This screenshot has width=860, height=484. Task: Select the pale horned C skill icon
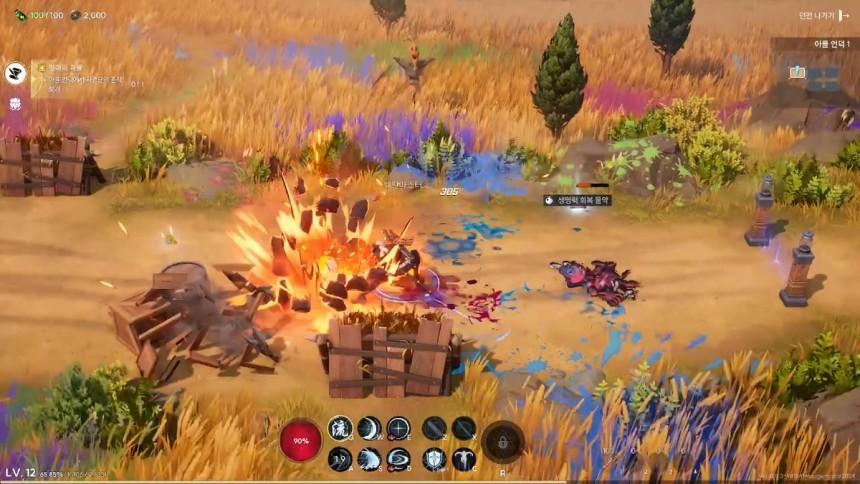(464, 459)
